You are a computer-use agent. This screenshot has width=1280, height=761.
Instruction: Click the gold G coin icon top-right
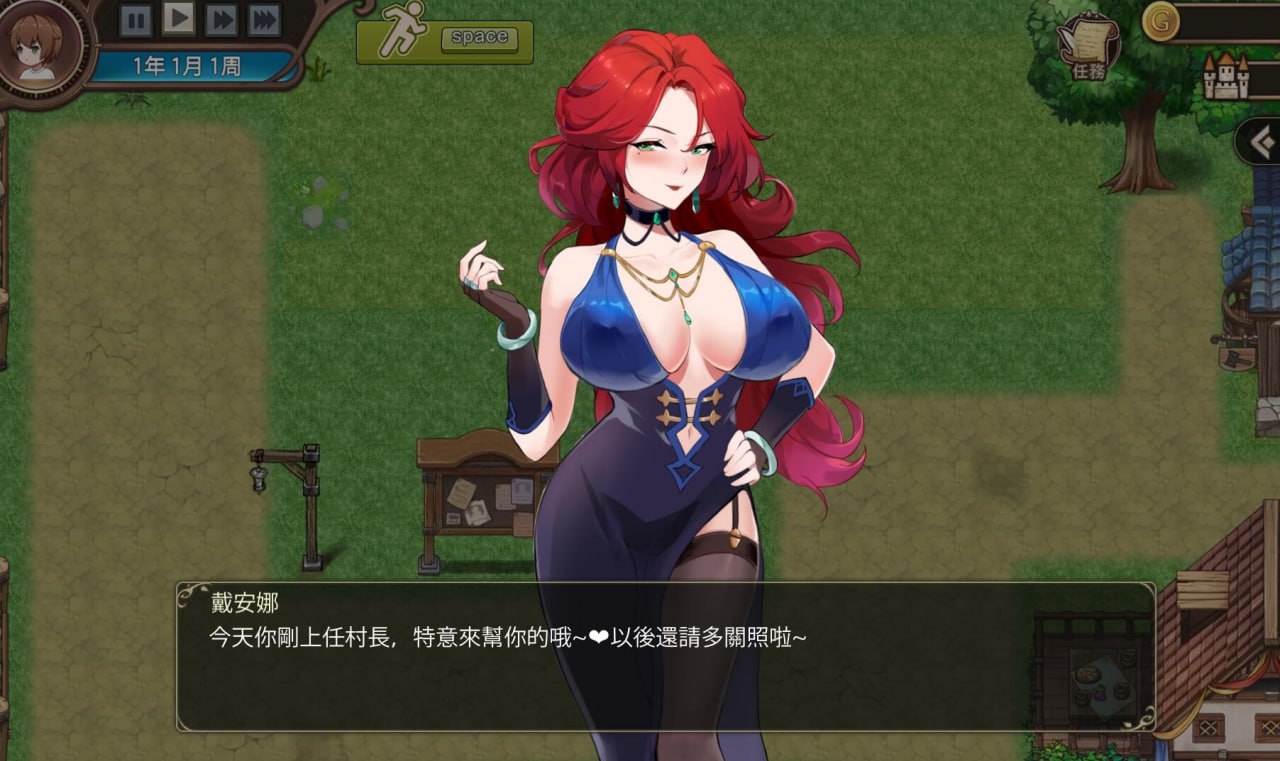(1158, 20)
